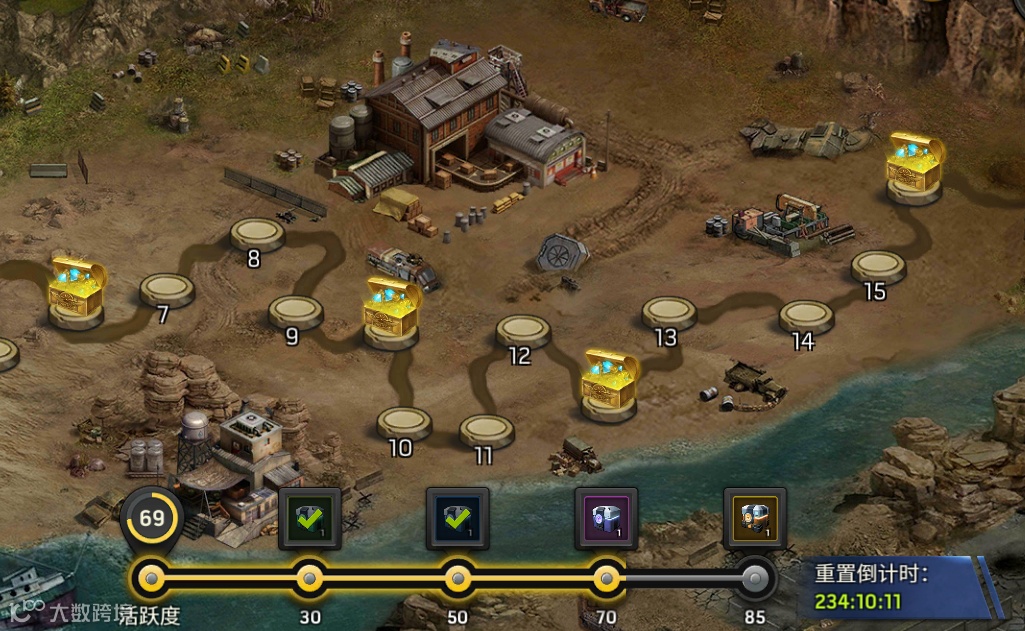Choose stage 9 on the map path
The height and width of the screenshot is (631, 1025).
point(296,311)
